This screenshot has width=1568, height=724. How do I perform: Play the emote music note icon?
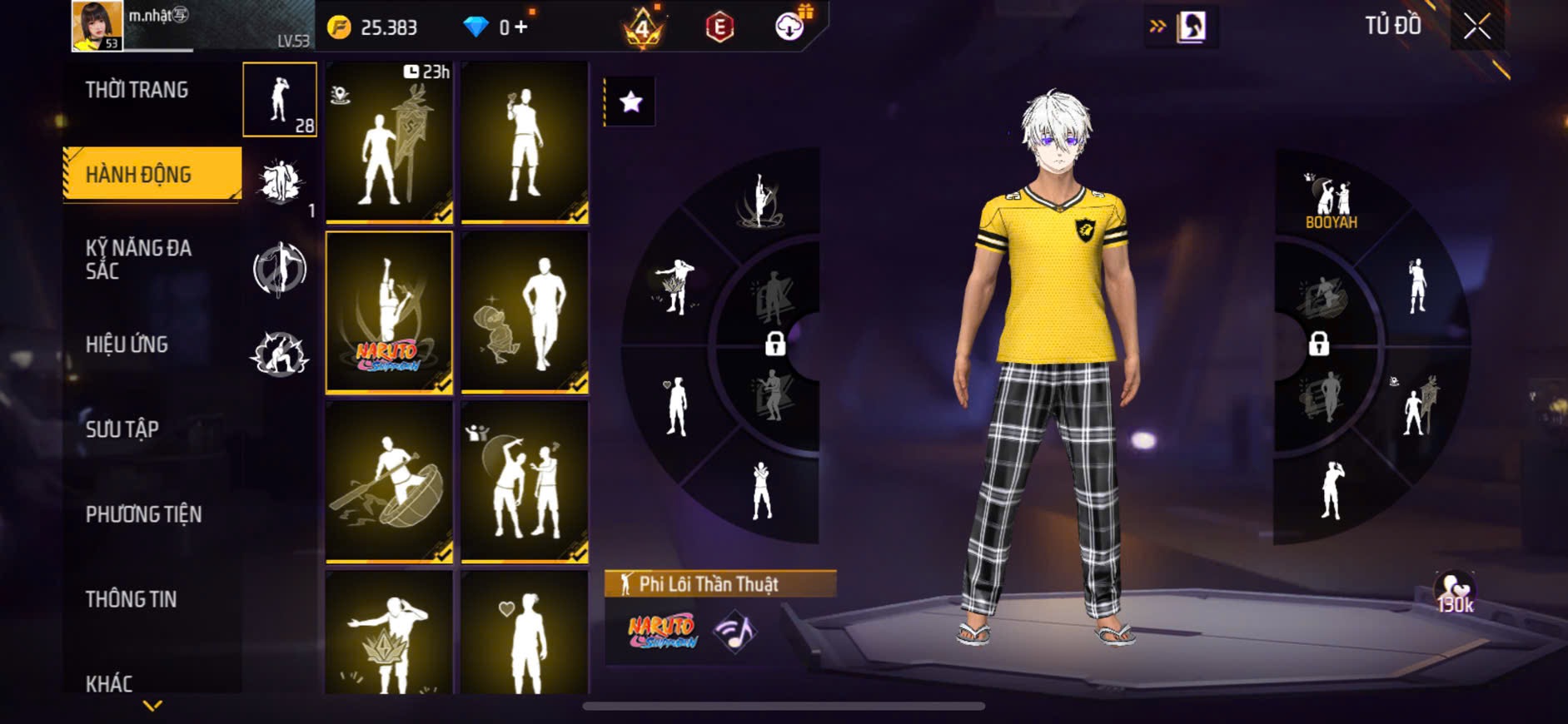[734, 632]
